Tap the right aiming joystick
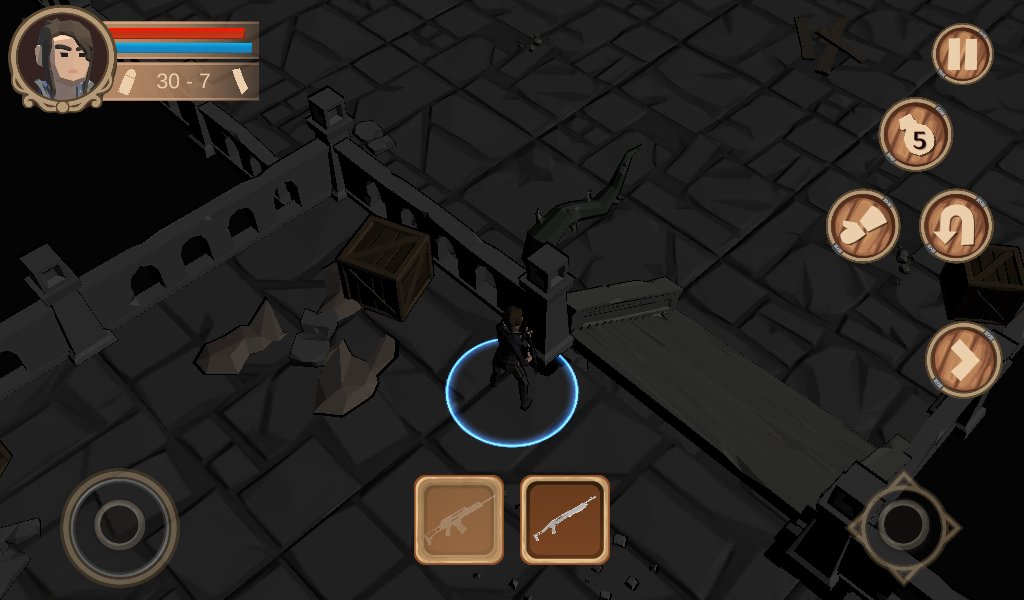Viewport: 1024px width, 600px height. pyautogui.click(x=904, y=525)
